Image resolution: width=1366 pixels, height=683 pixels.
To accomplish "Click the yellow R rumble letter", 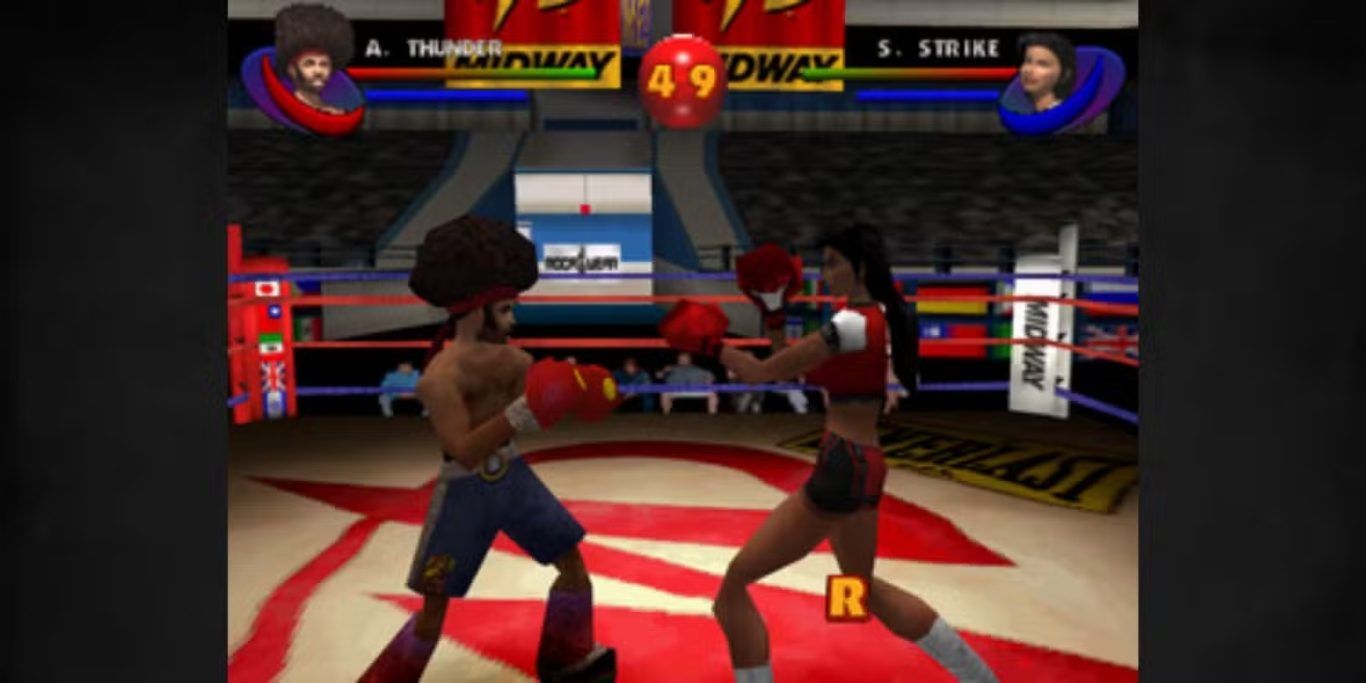I will click(845, 598).
